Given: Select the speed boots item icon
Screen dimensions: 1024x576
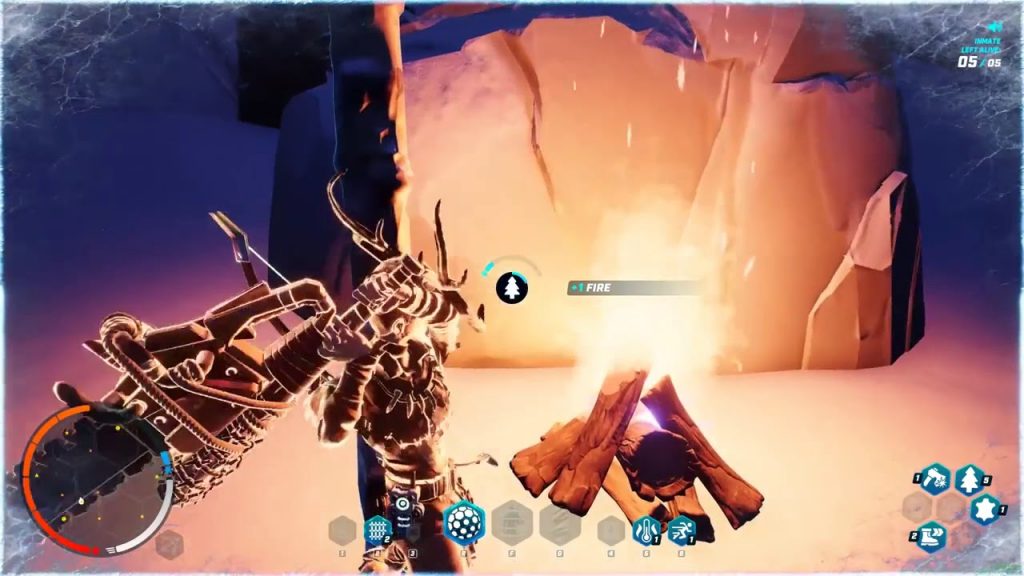Looking at the screenshot, I should 932,537.
